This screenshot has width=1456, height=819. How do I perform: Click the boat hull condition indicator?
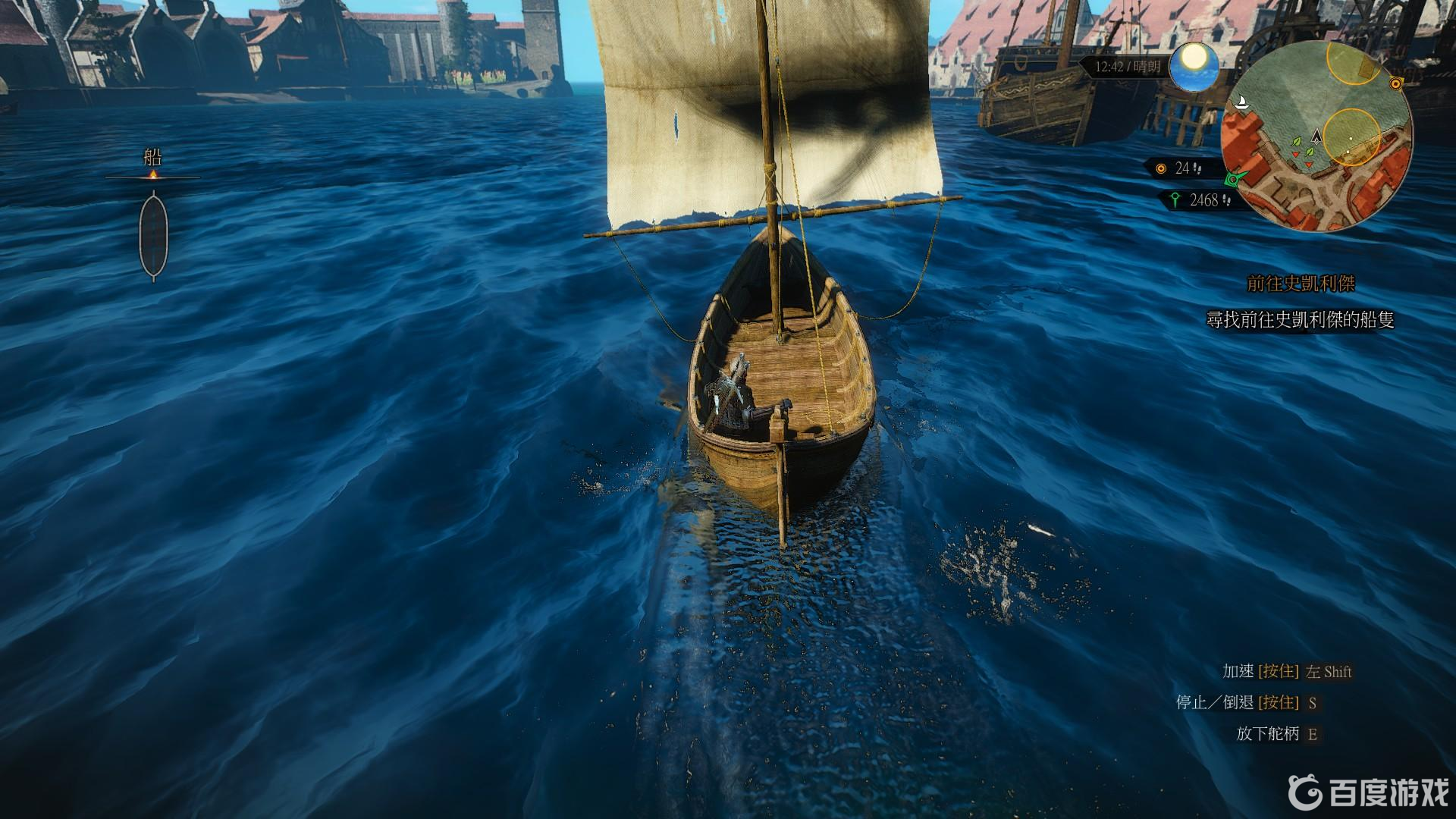[153, 234]
